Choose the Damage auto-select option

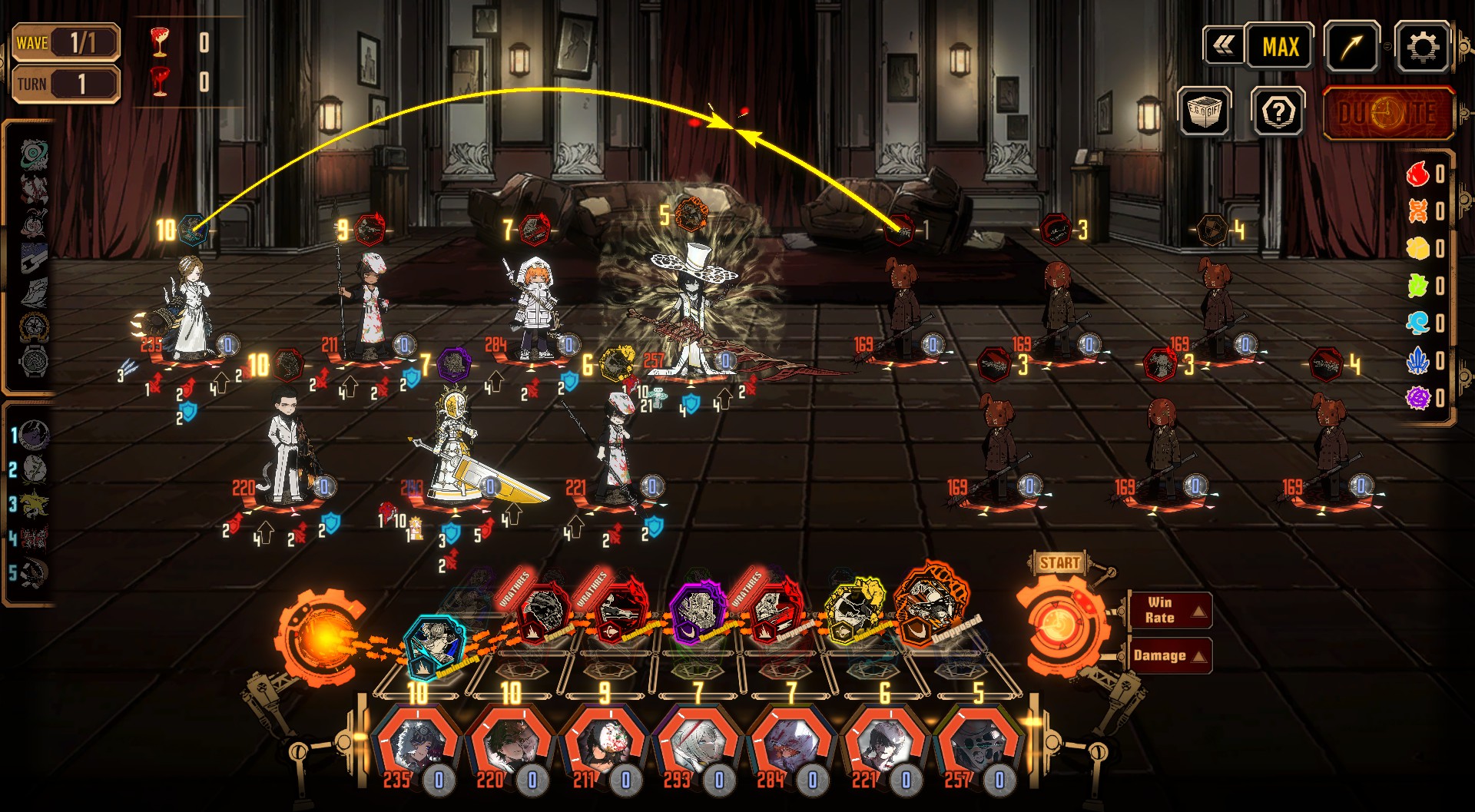[x=1169, y=655]
